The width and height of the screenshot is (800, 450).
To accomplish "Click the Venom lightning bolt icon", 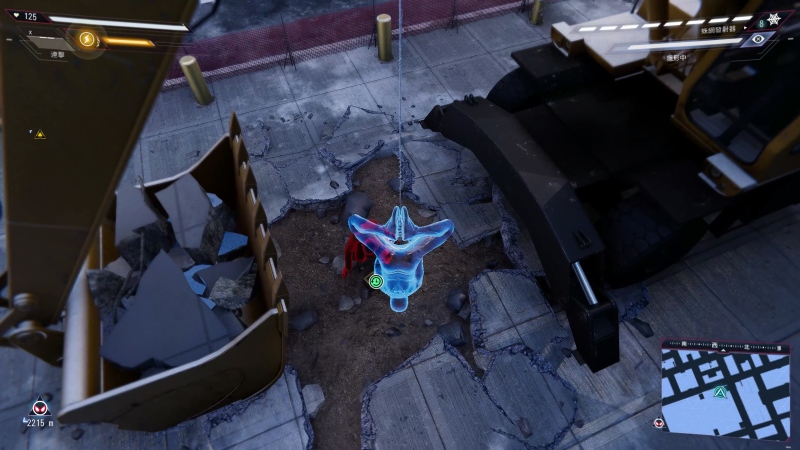I will (x=86, y=40).
